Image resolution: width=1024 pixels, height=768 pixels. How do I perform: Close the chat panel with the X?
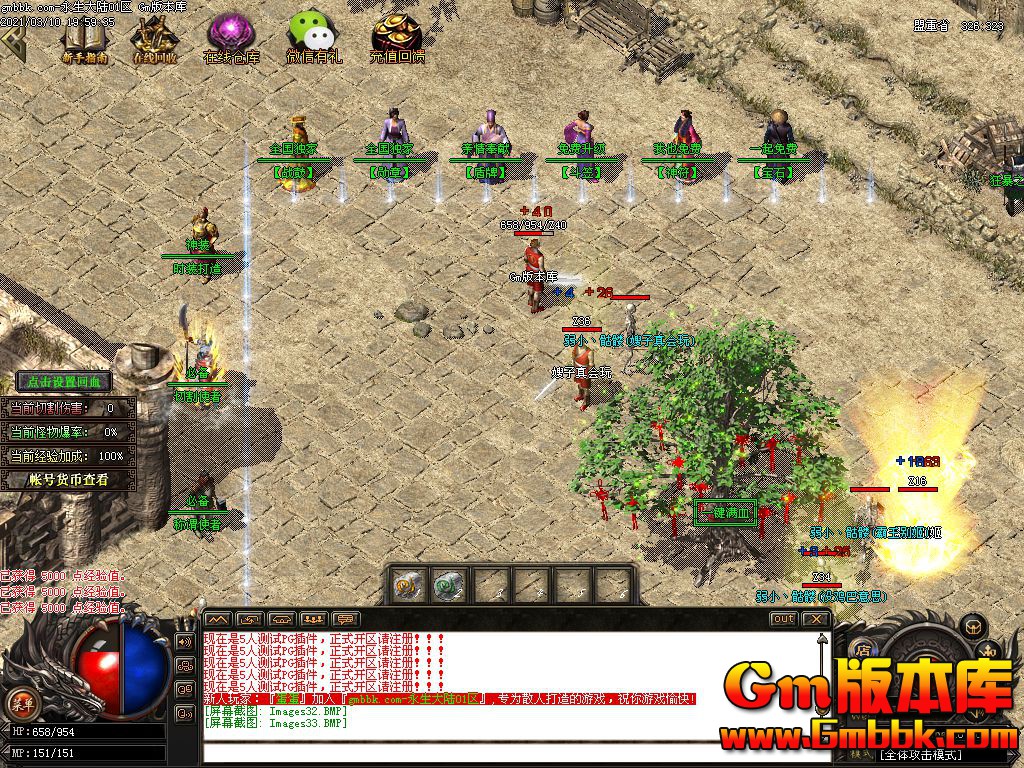click(817, 619)
